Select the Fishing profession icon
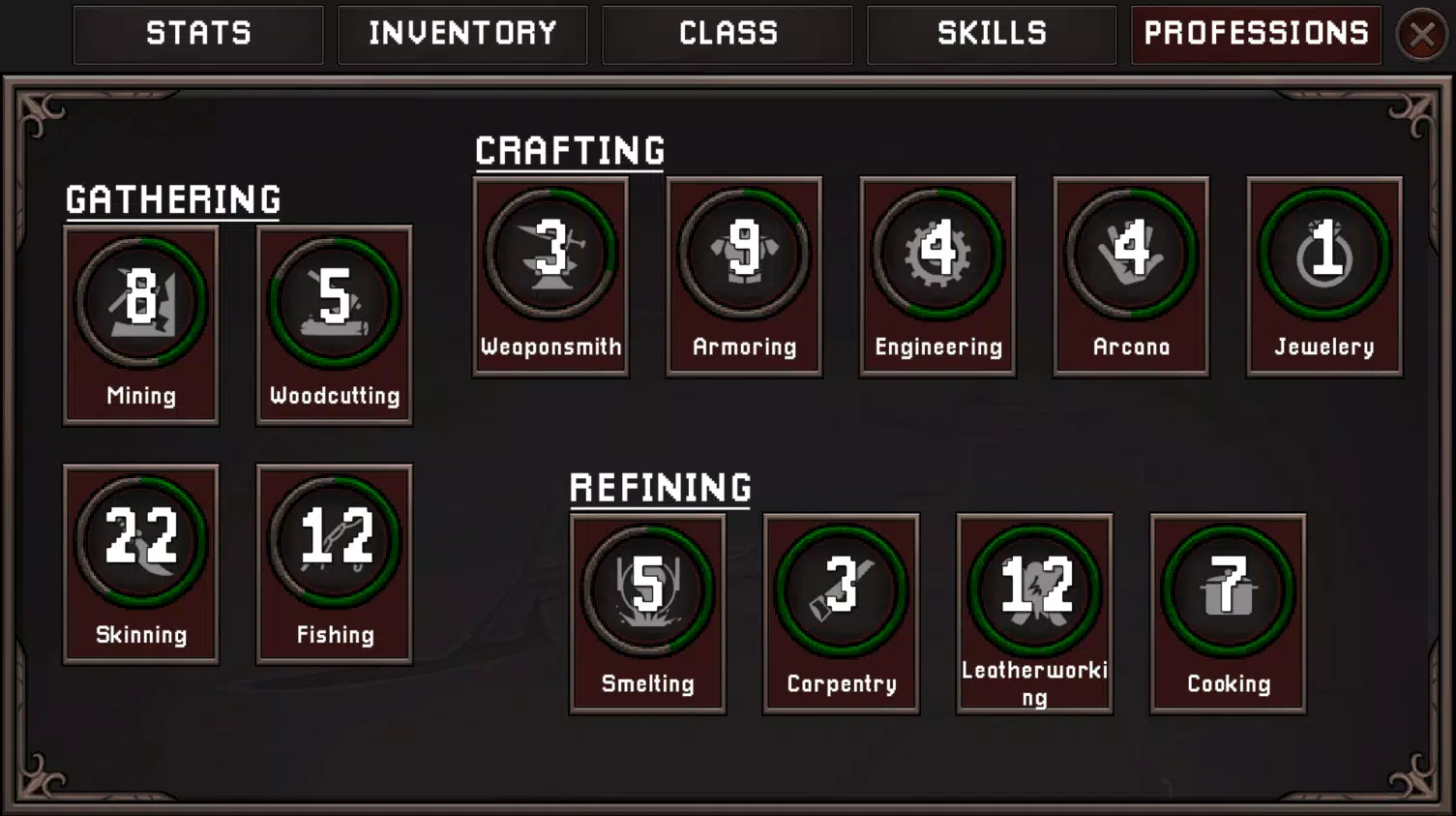 click(334, 540)
